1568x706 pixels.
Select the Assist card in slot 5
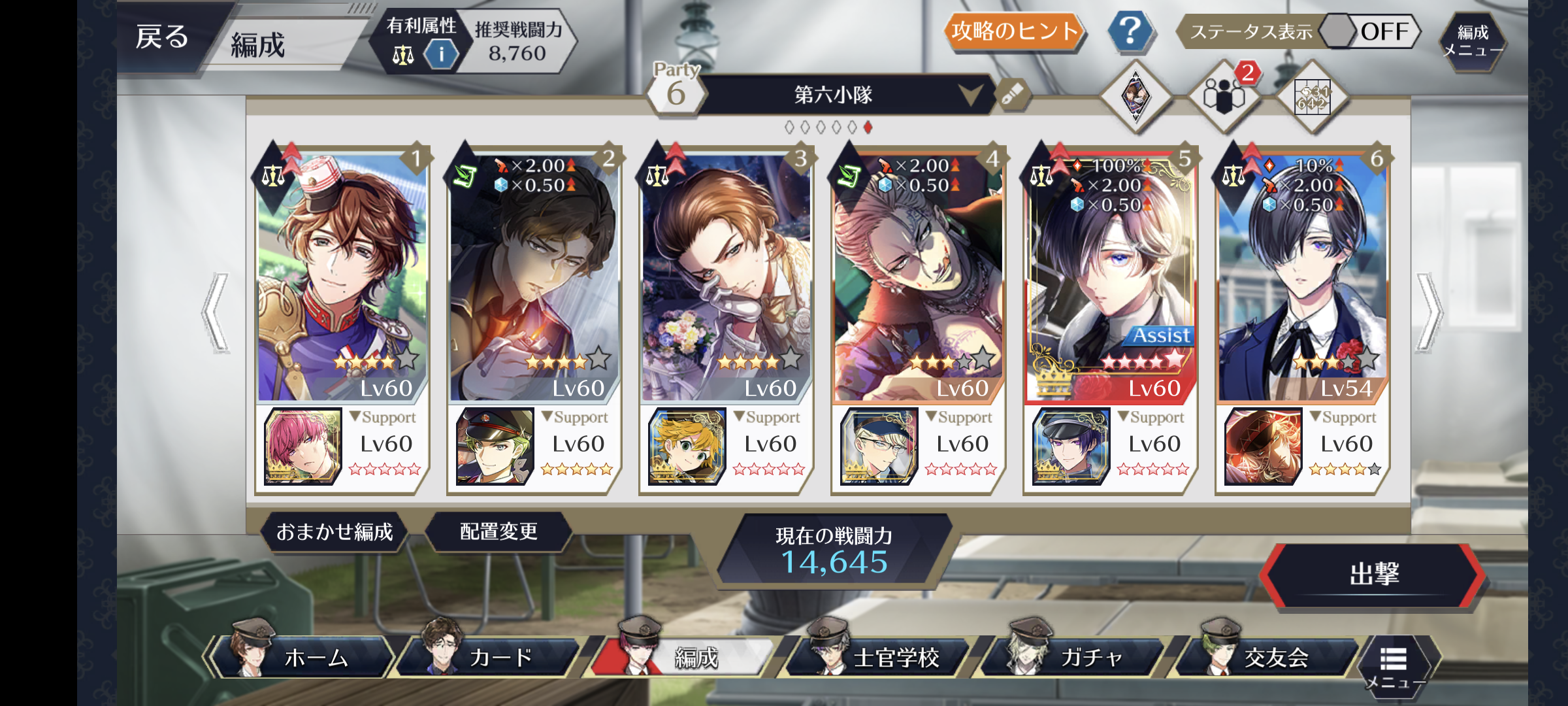[x=1111, y=275]
